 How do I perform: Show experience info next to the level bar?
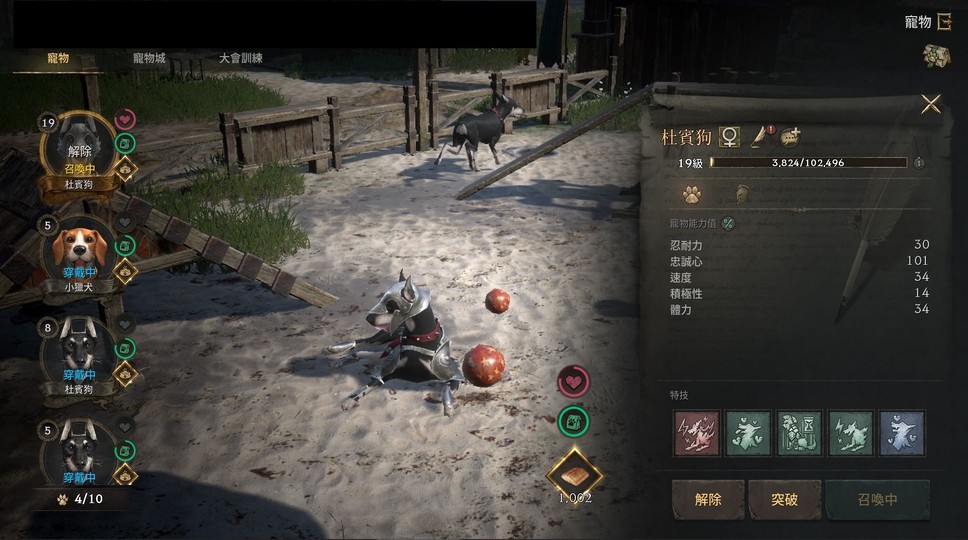click(x=919, y=162)
